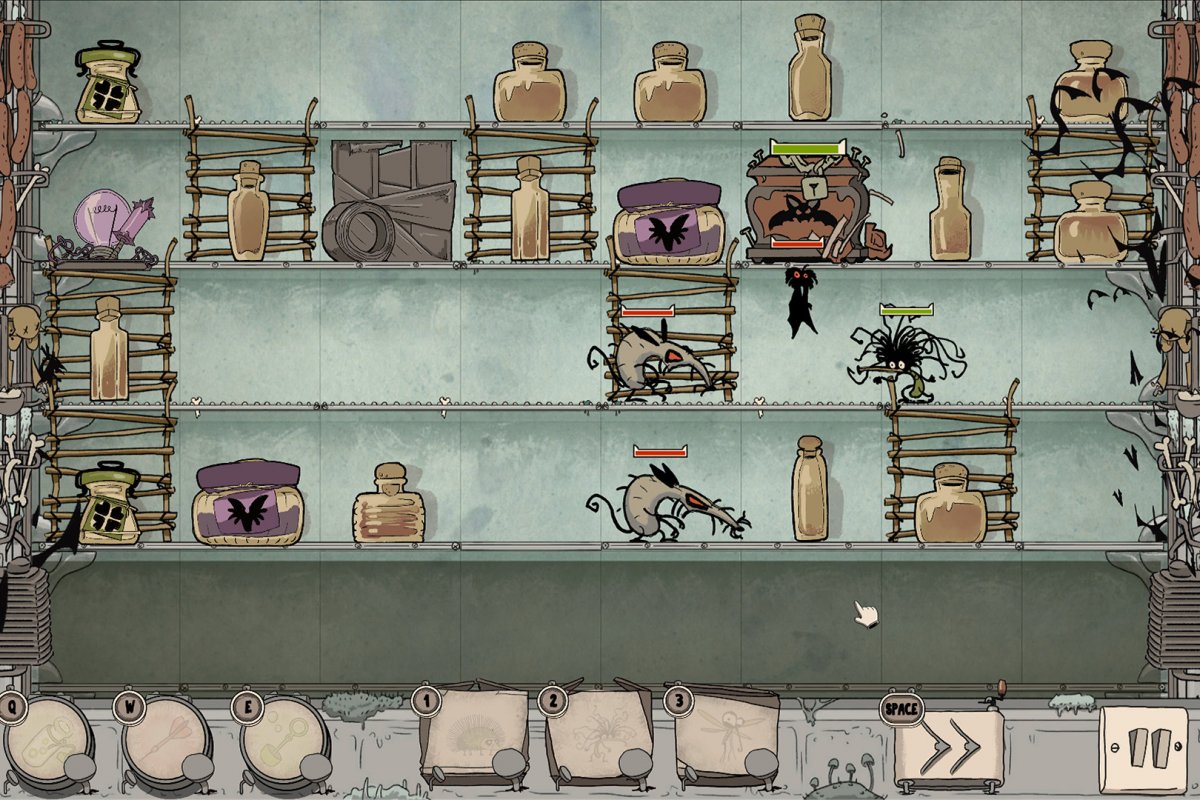1200x800 pixels.
Task: Use the bubble wand ability
Action: [x=284, y=743]
